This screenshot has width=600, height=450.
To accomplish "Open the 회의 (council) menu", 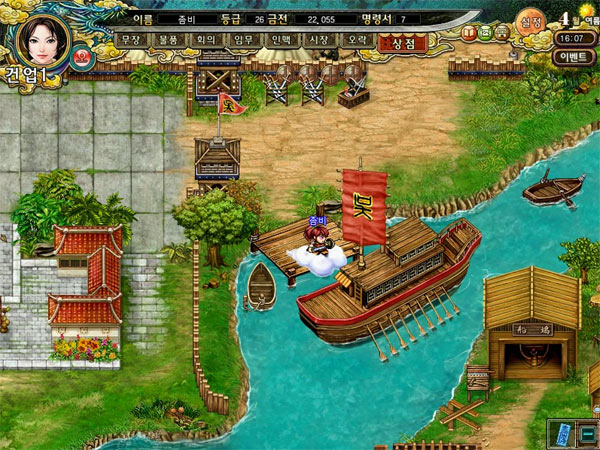I will pyautogui.click(x=205, y=40).
